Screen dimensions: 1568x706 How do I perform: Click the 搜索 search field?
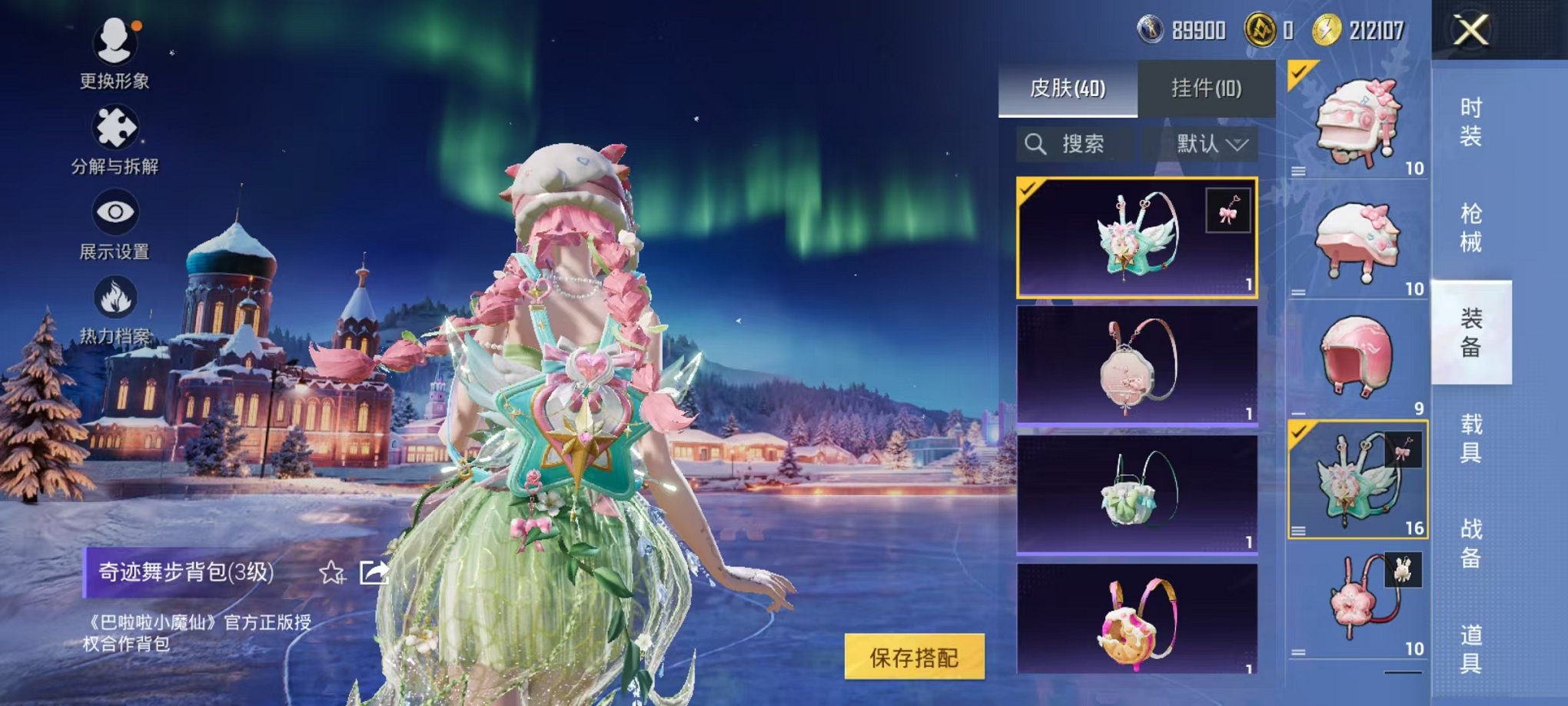click(x=1075, y=144)
